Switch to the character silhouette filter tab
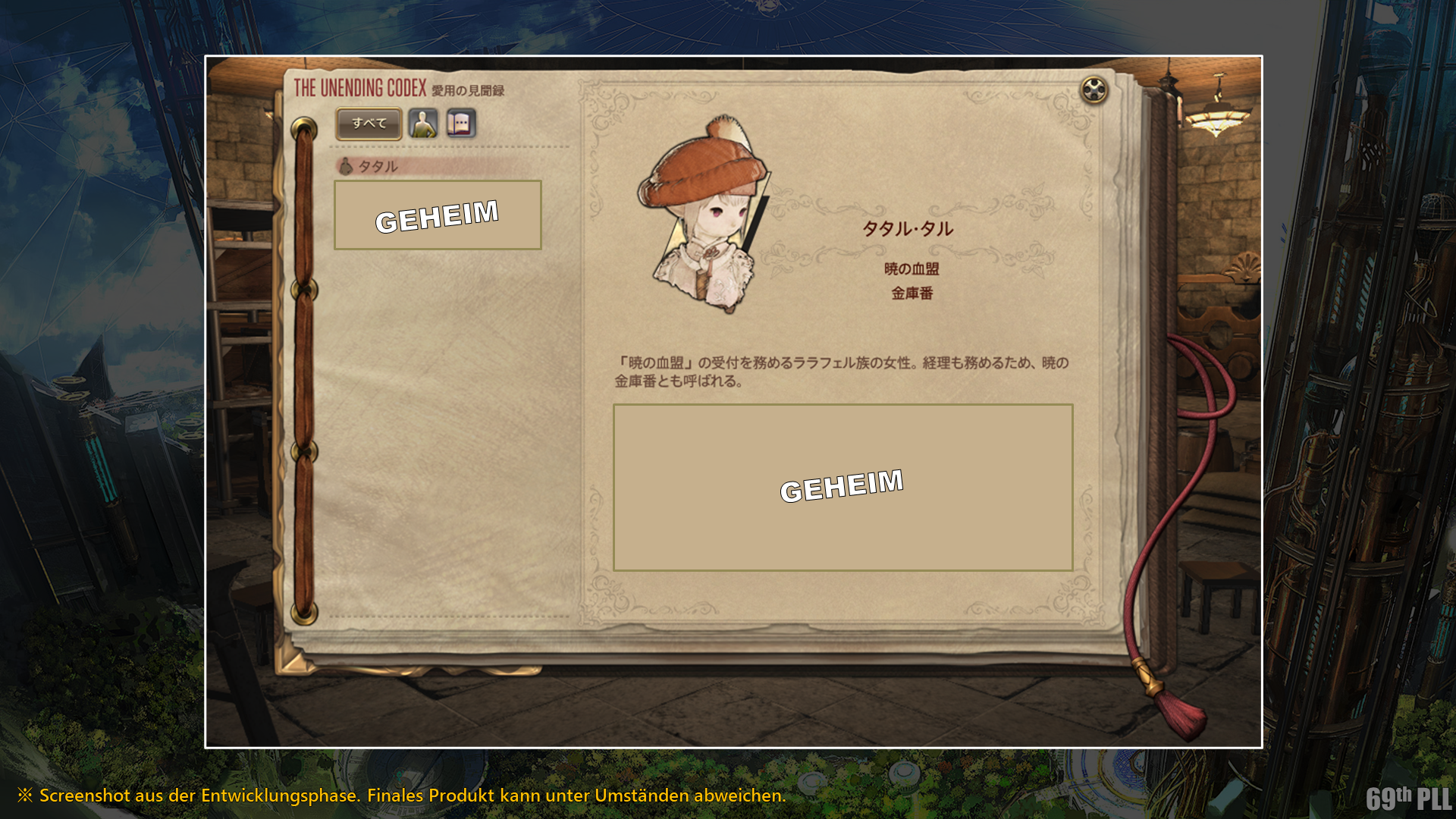 [423, 124]
